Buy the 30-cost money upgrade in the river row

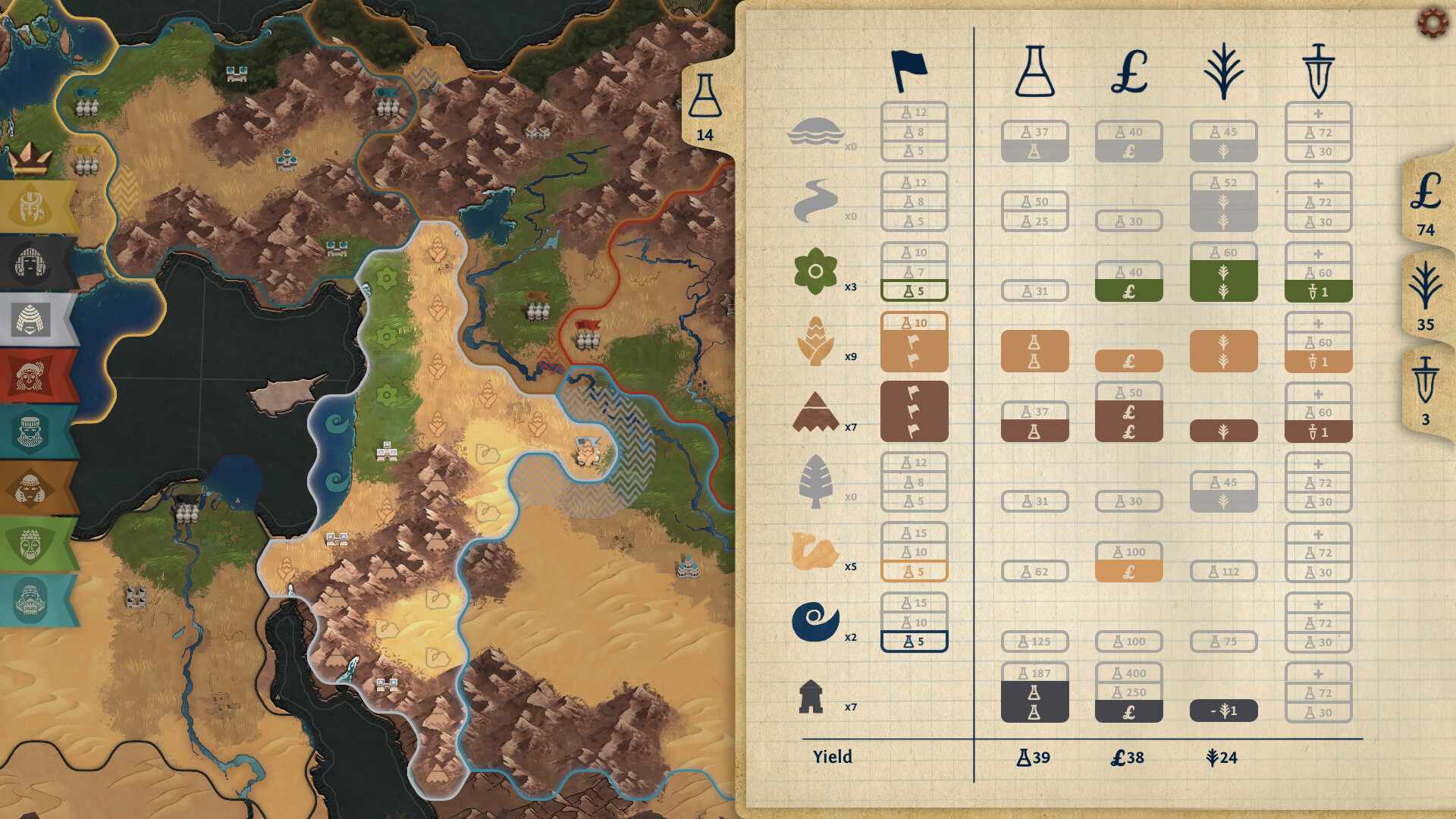tap(1128, 222)
